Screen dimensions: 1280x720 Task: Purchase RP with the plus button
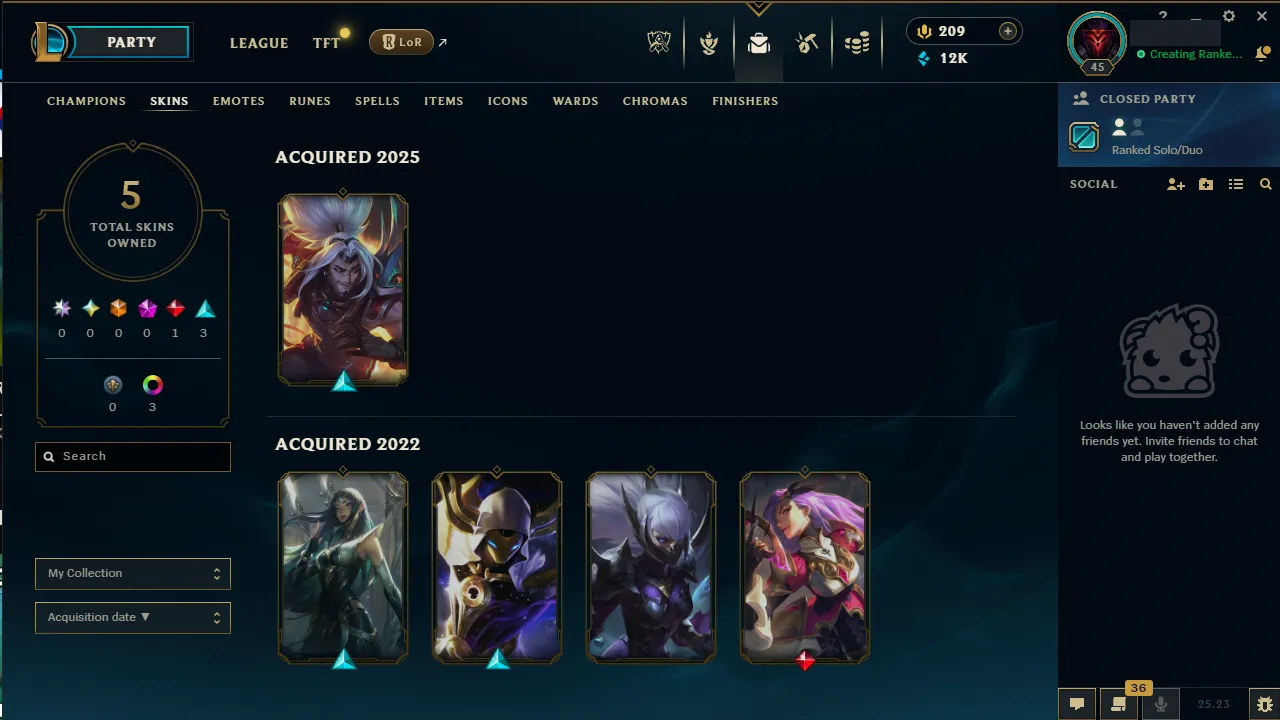(x=1007, y=31)
